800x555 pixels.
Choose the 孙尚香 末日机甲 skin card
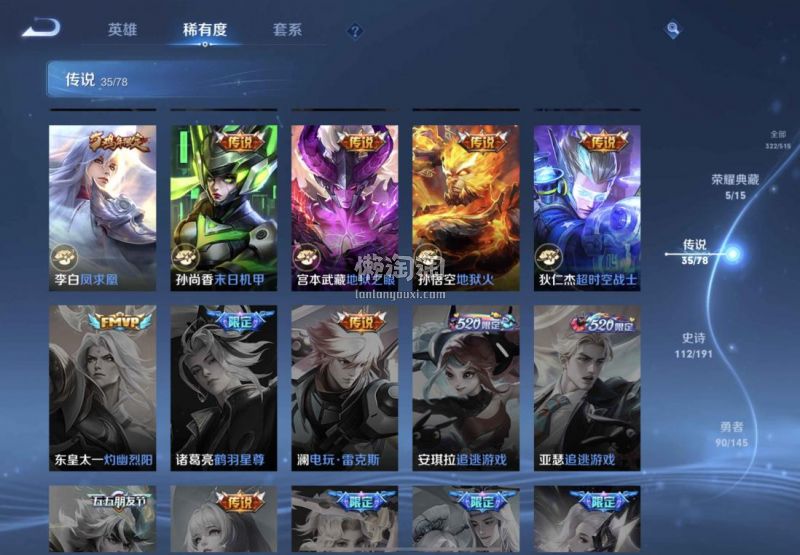coord(224,207)
